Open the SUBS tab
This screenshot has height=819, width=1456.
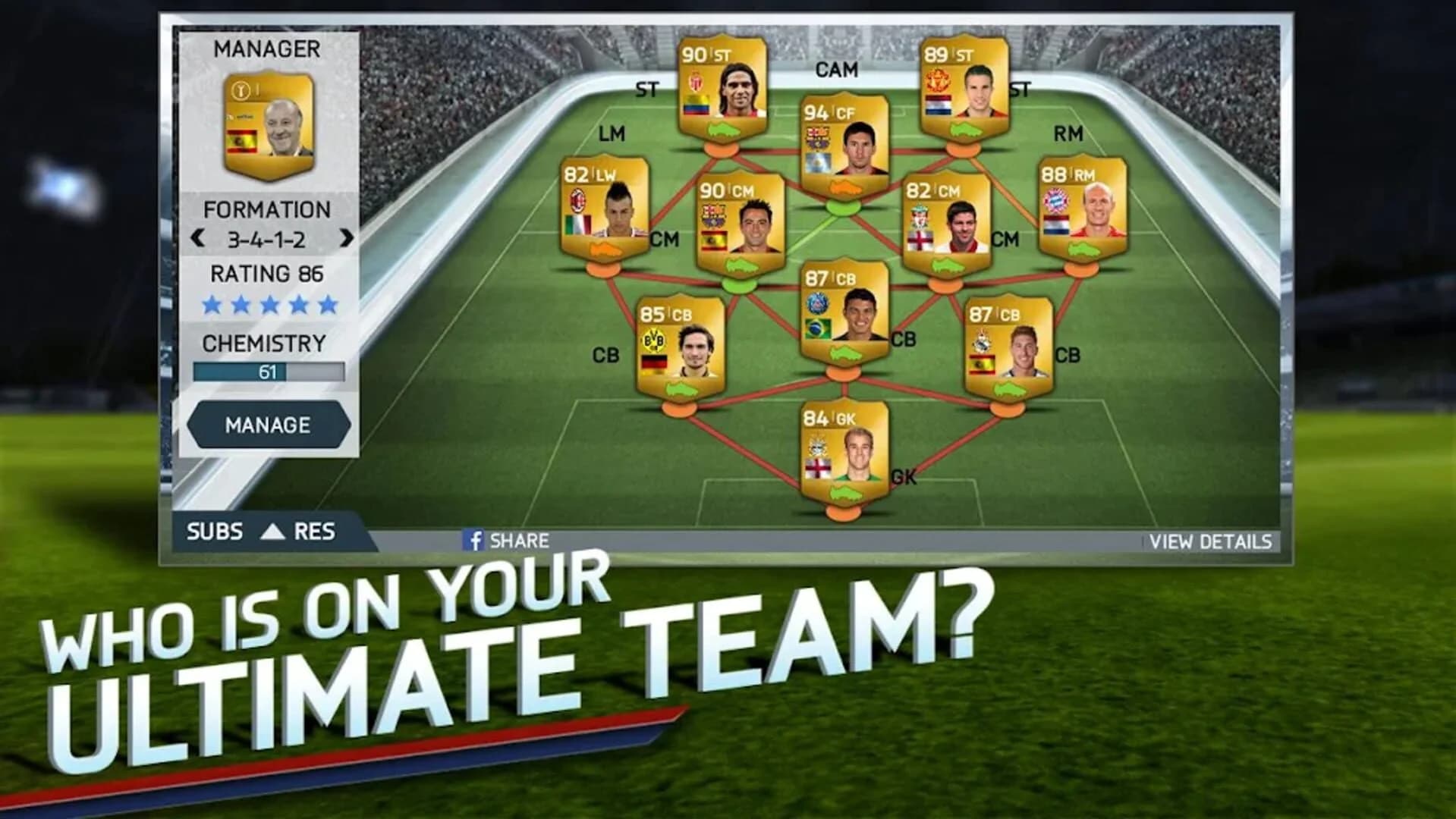(216, 532)
